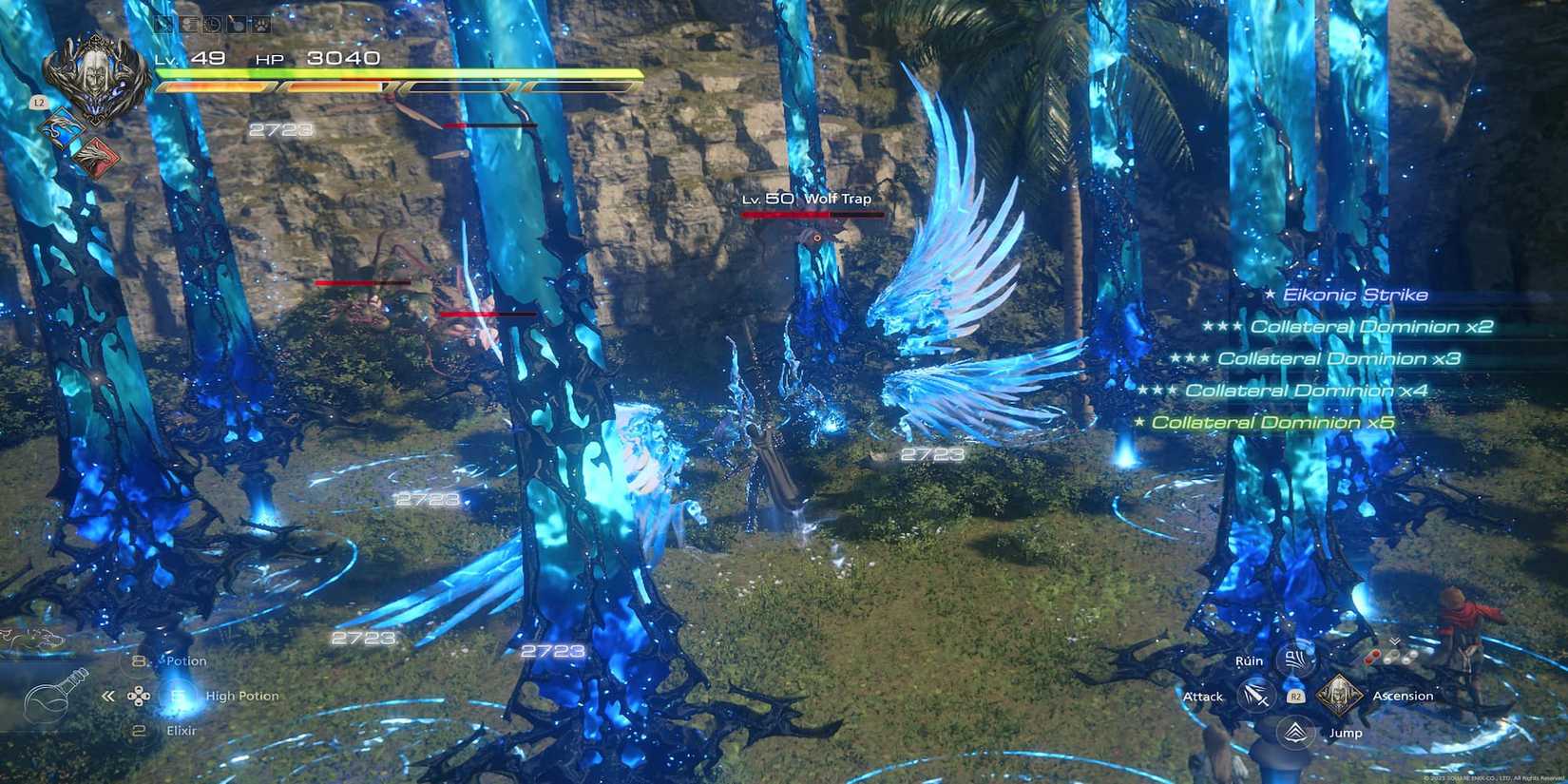Screen dimensions: 1568x784
Task: Click the chevron above the accessory icons
Action: point(1395,641)
